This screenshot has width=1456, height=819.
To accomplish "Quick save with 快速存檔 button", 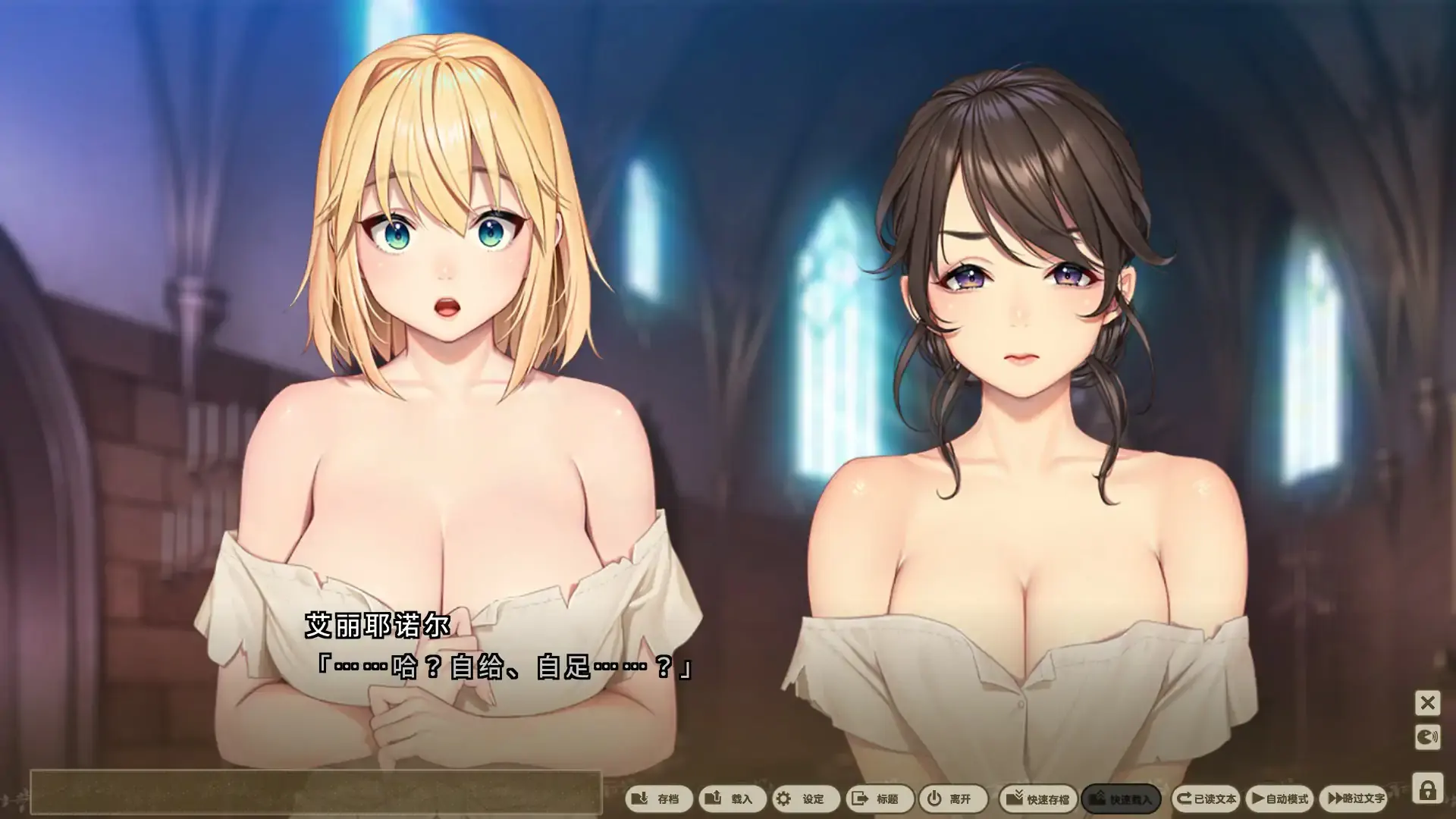I will [1038, 799].
